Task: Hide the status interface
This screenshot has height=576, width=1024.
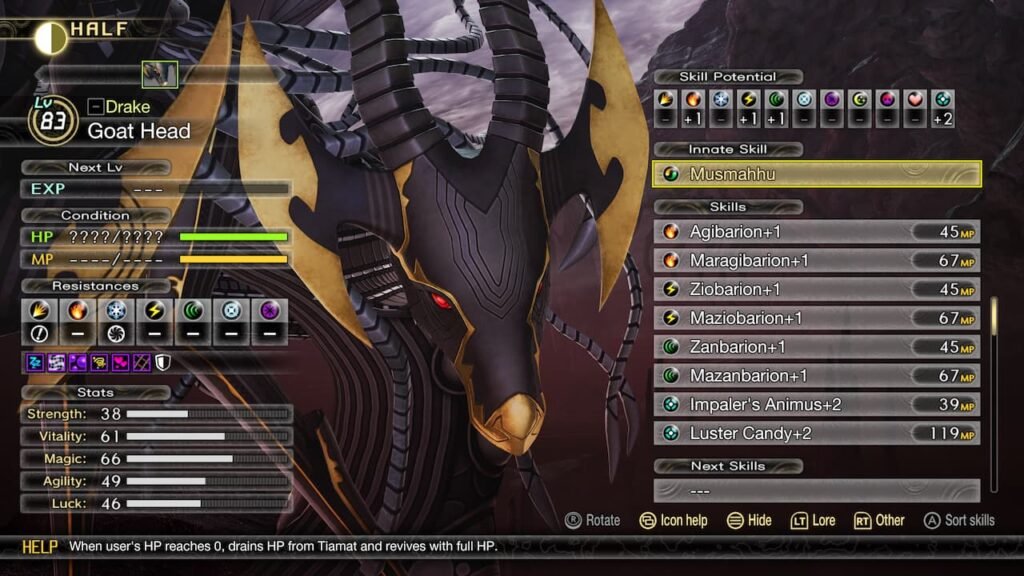Action: point(750,520)
